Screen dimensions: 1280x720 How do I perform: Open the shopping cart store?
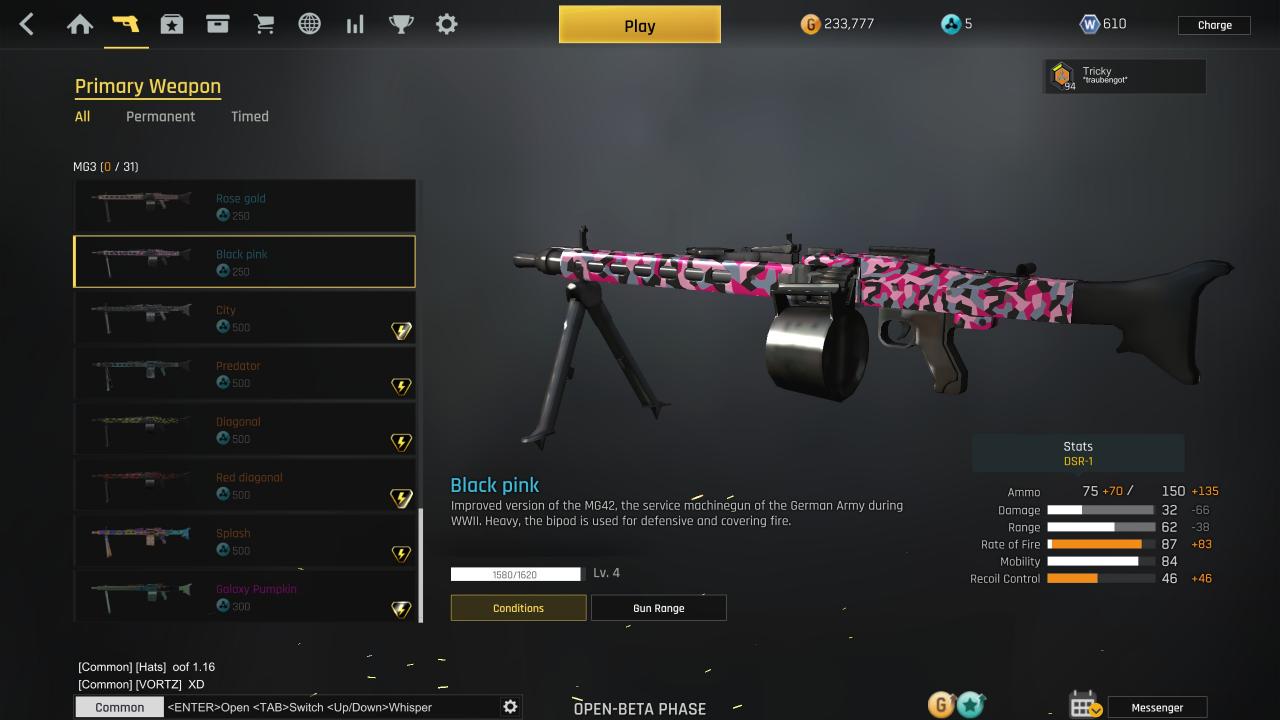(264, 25)
